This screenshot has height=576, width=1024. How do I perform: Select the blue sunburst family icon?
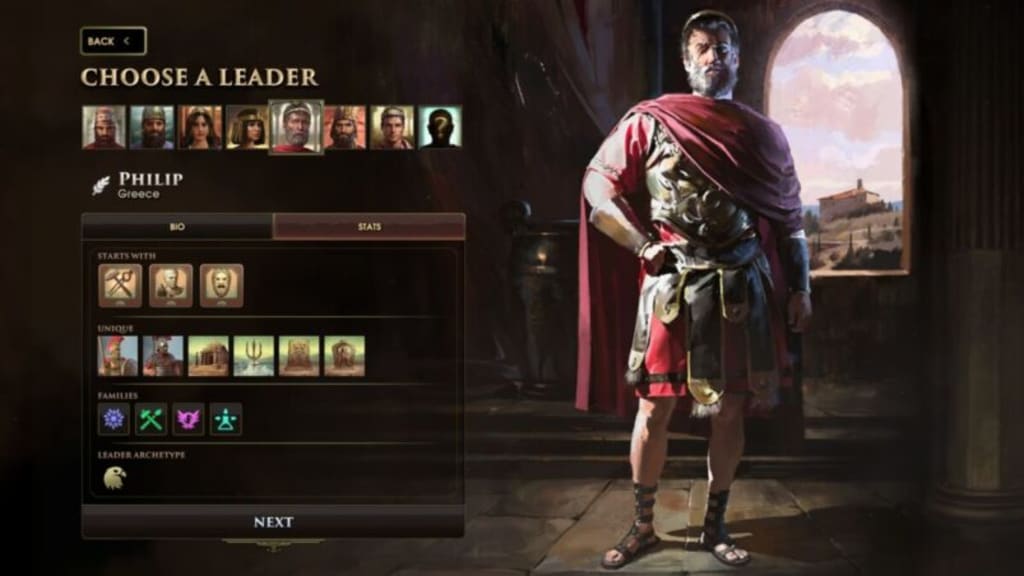114,419
